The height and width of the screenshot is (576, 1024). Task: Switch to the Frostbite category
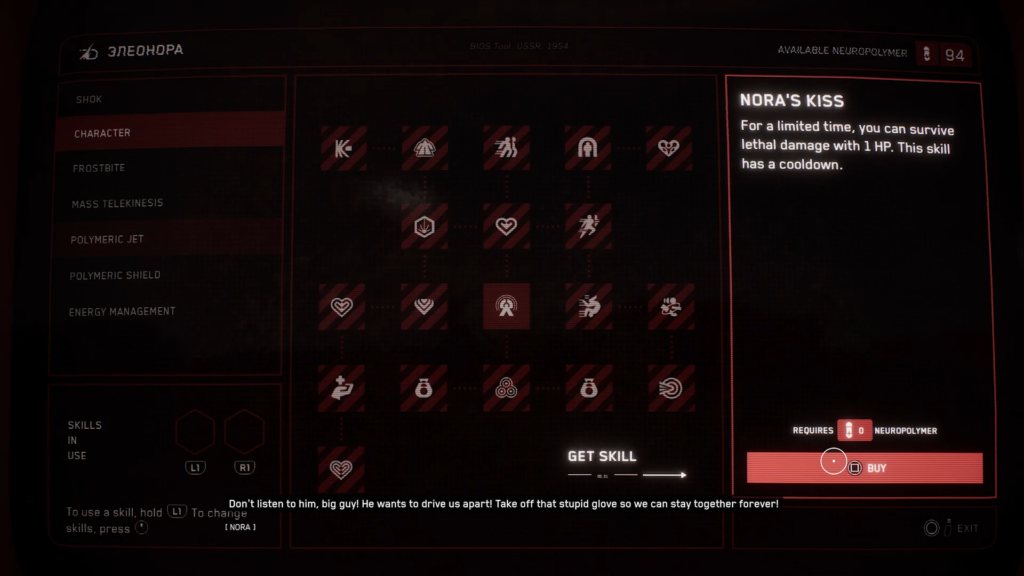pyautogui.click(x=98, y=168)
